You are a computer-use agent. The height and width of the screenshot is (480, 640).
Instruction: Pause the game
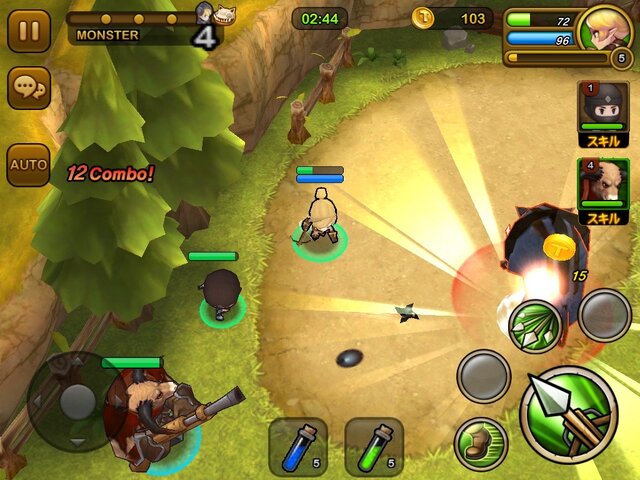[28, 31]
